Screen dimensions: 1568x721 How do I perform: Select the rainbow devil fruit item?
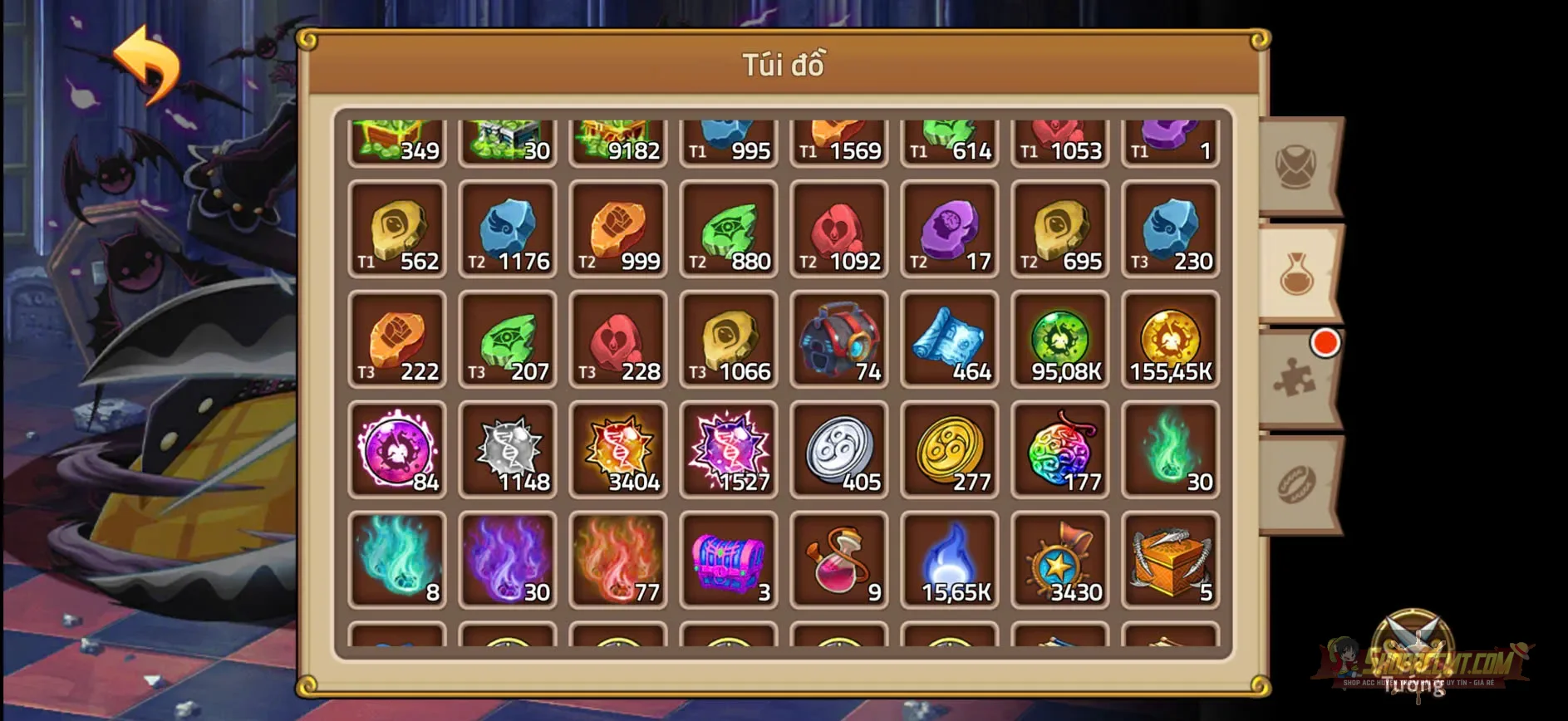pyautogui.click(x=1060, y=451)
